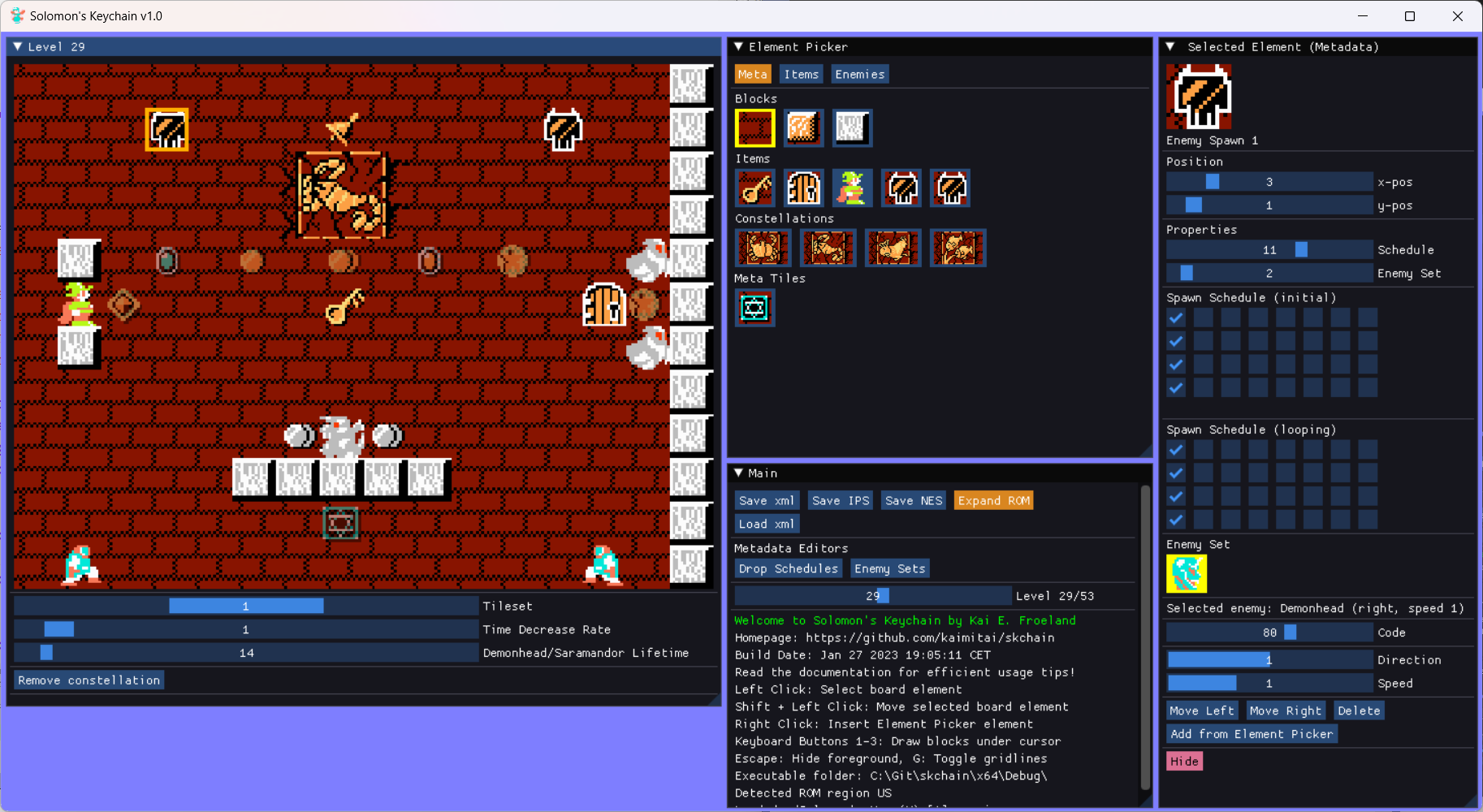The image size is (1483, 812).
Task: Toggle the first initial spawn schedule checkbox
Action: coord(1178,317)
